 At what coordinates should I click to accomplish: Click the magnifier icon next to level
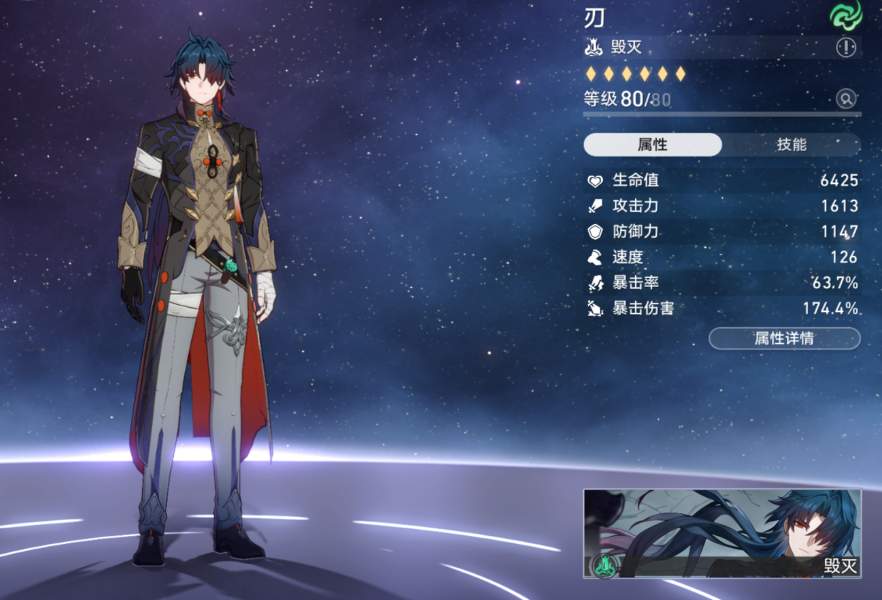point(846,99)
